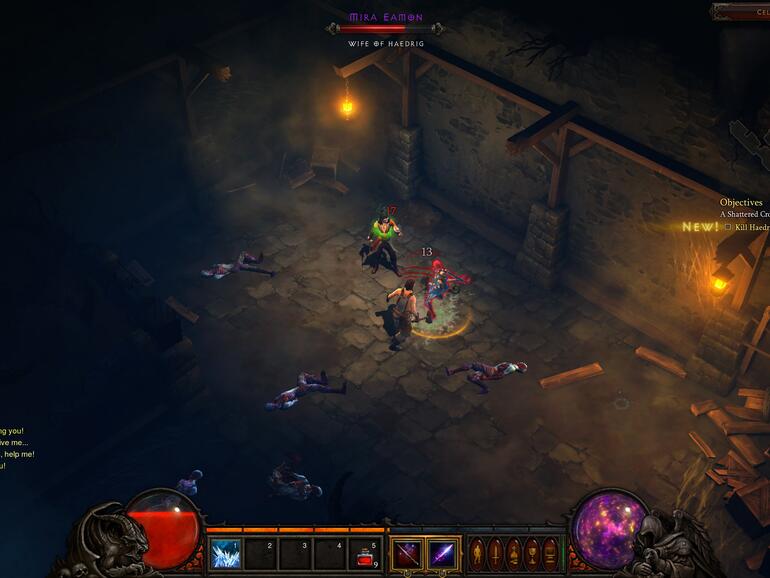The width and height of the screenshot is (770, 578).
Task: Open the character figure menu icon
Action: 477,553
